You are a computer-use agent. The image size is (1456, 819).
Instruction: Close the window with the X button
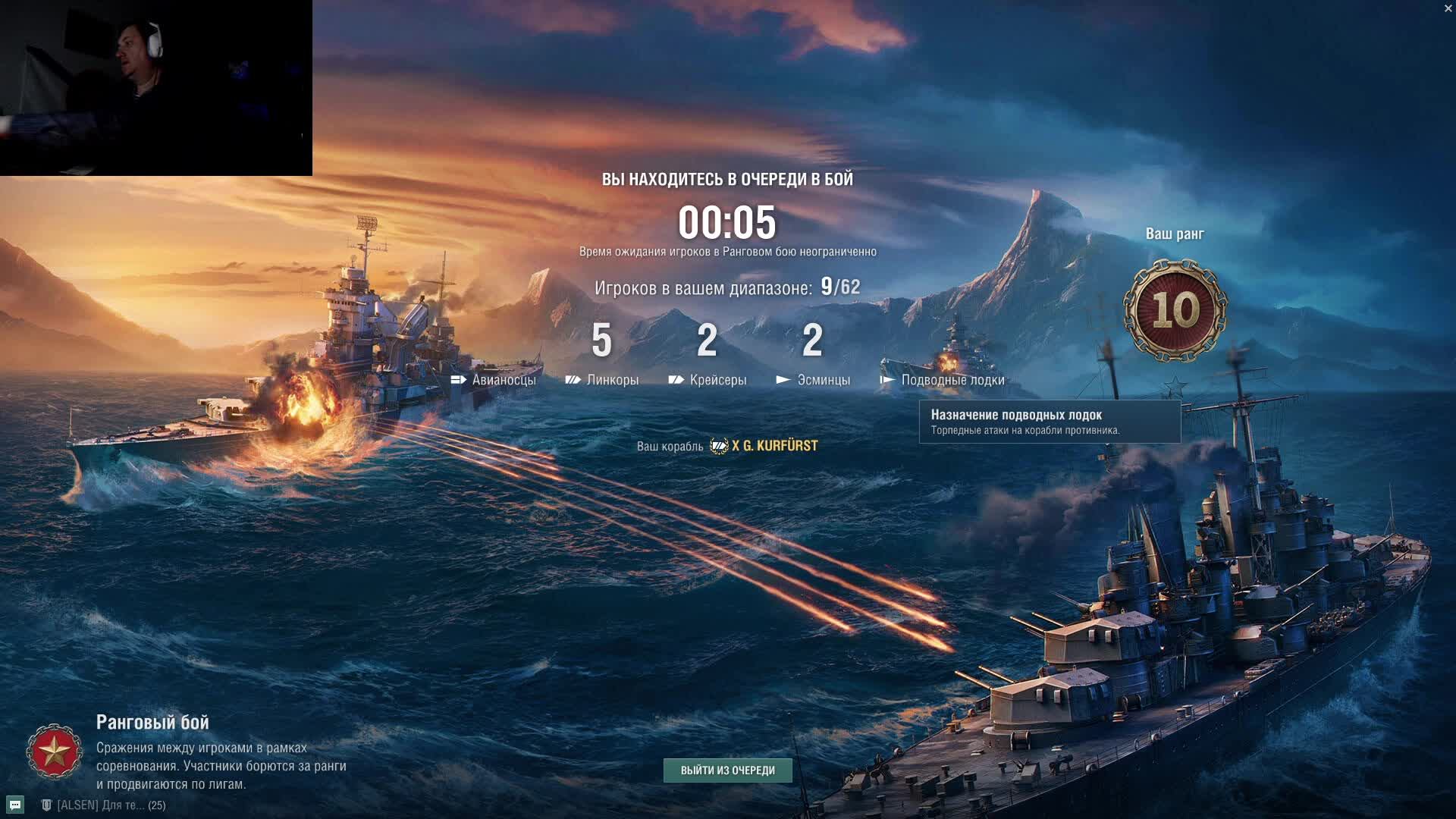pos(1448,8)
